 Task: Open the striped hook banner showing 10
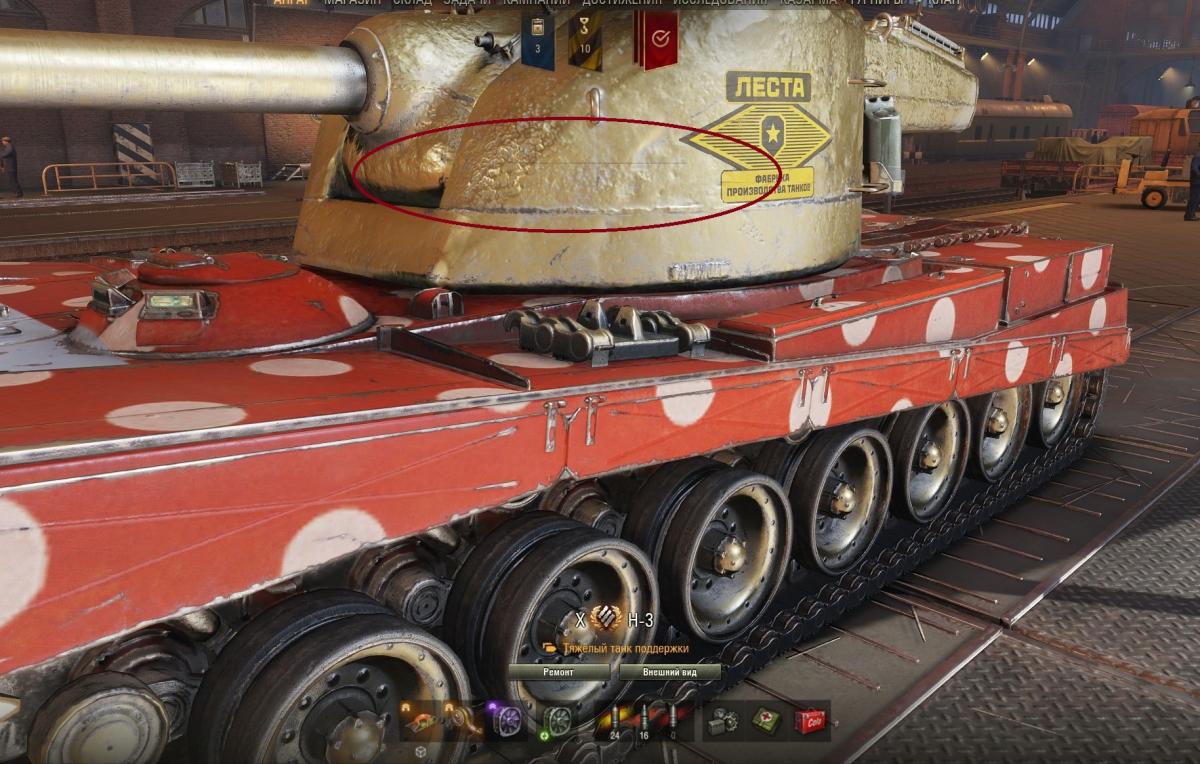point(585,38)
